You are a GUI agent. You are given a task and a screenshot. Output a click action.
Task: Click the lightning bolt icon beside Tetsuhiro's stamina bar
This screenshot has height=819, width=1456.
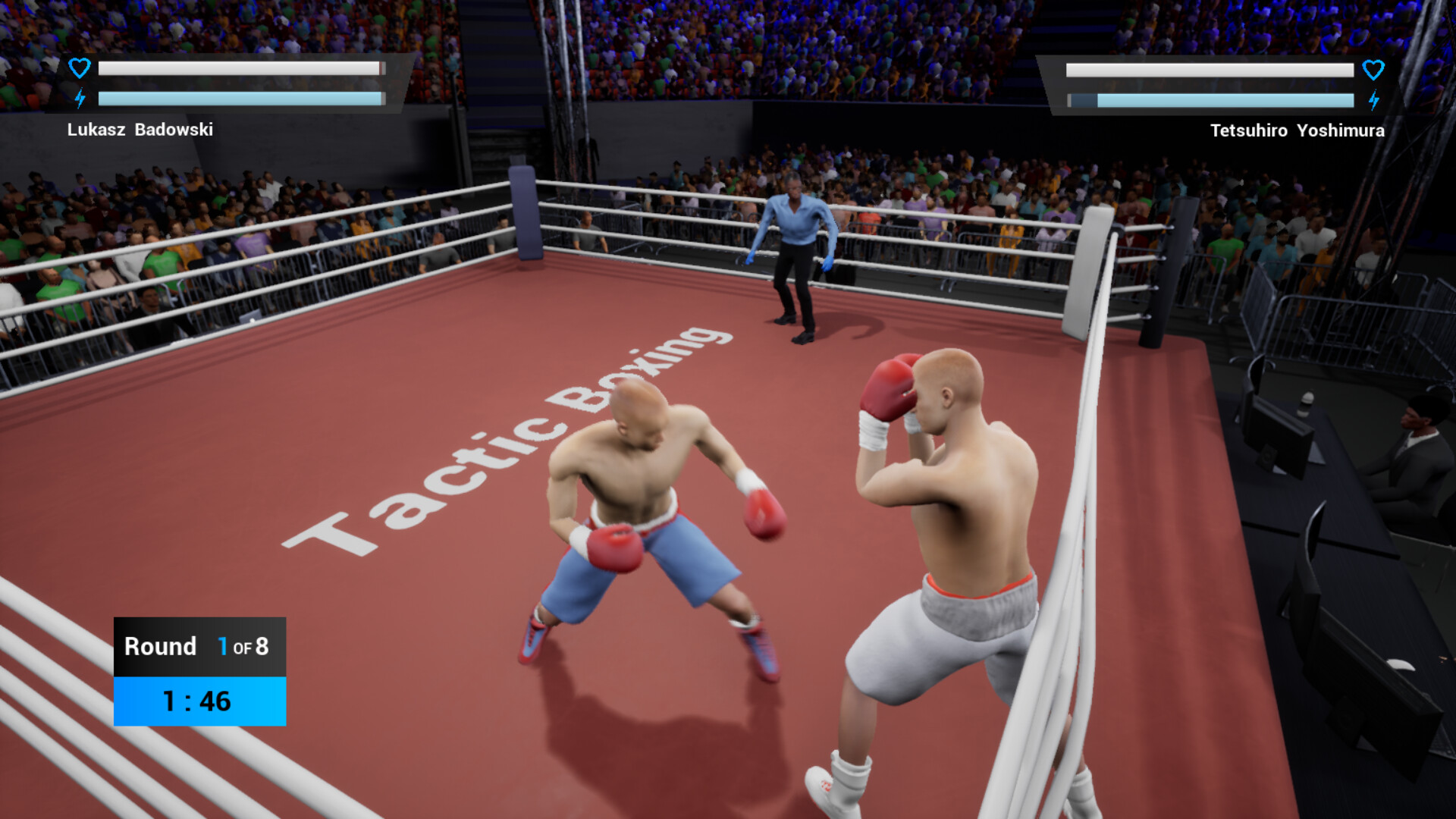pos(1374,99)
